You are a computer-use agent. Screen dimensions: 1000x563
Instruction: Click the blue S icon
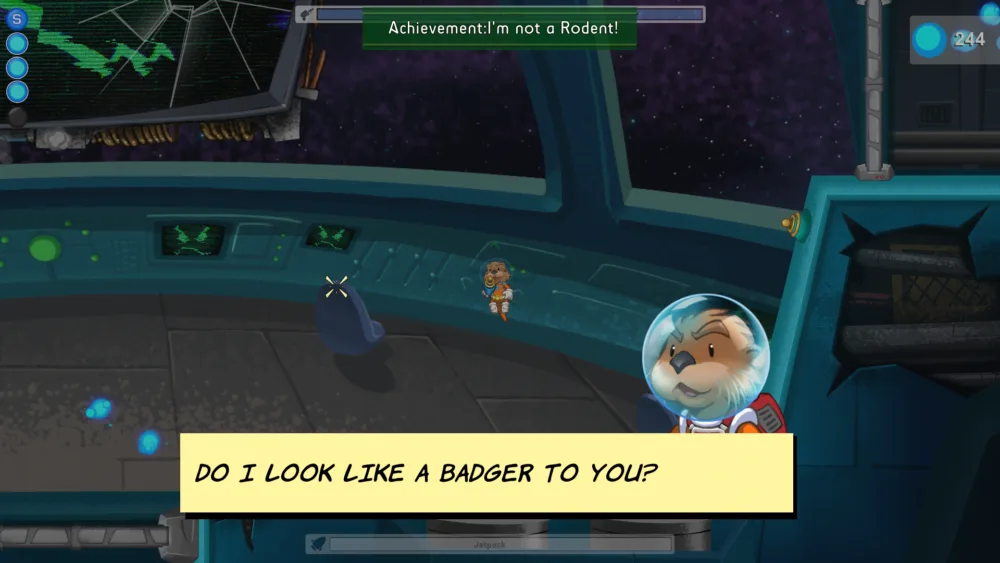tap(16, 18)
